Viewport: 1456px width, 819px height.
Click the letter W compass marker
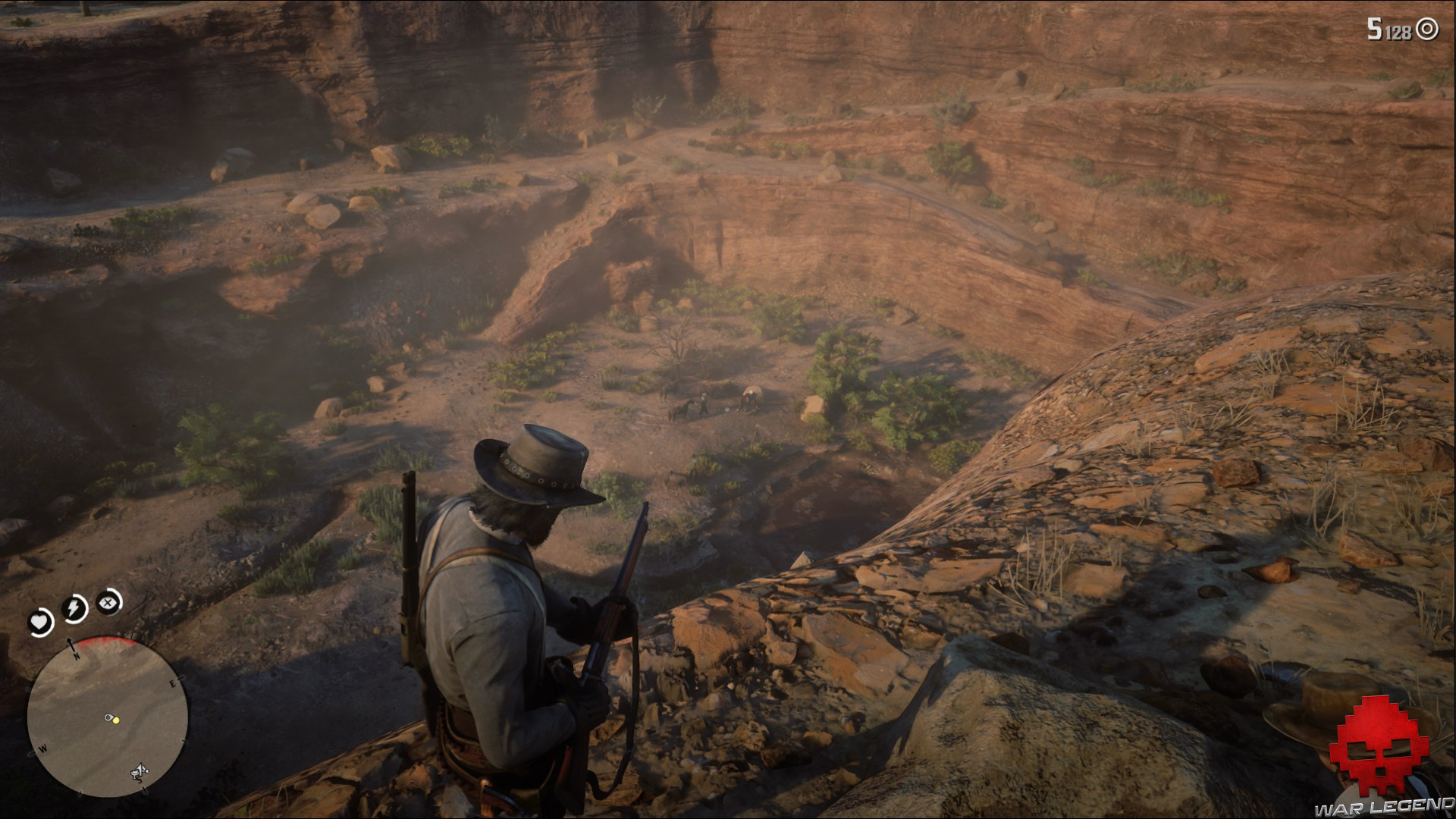pos(42,748)
